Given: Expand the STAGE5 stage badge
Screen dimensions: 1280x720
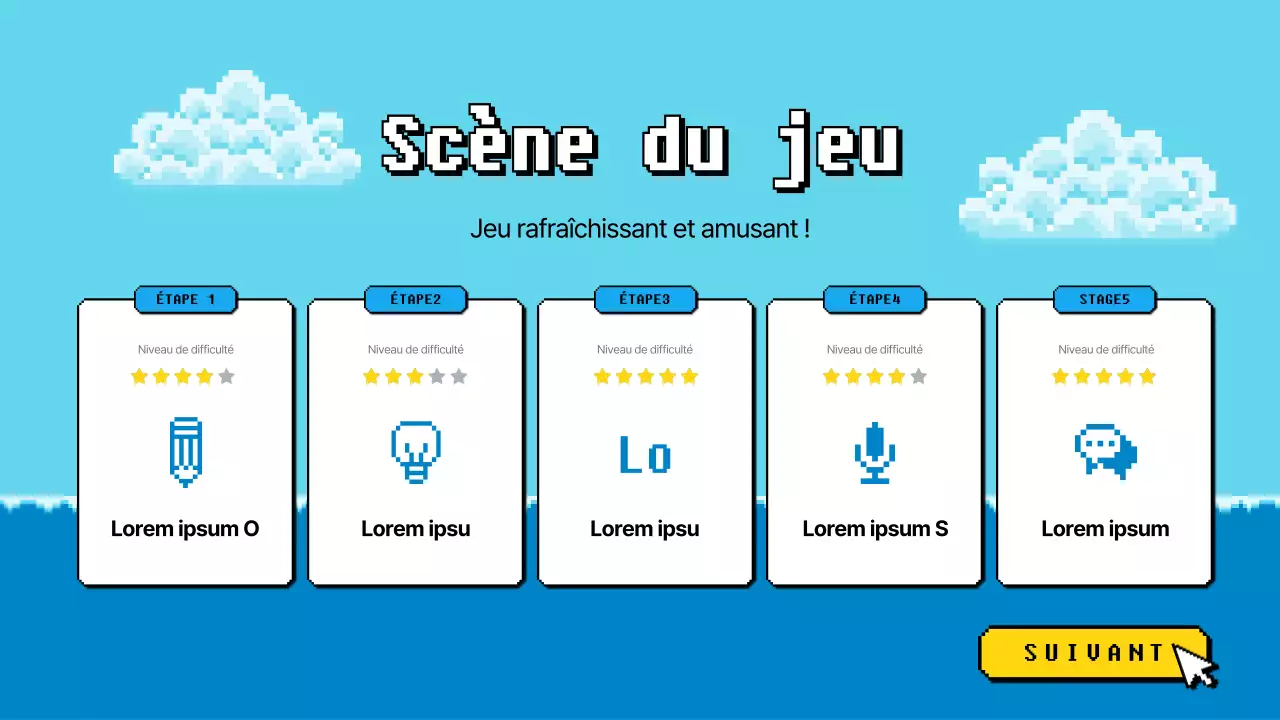Looking at the screenshot, I should pyautogui.click(x=1105, y=299).
